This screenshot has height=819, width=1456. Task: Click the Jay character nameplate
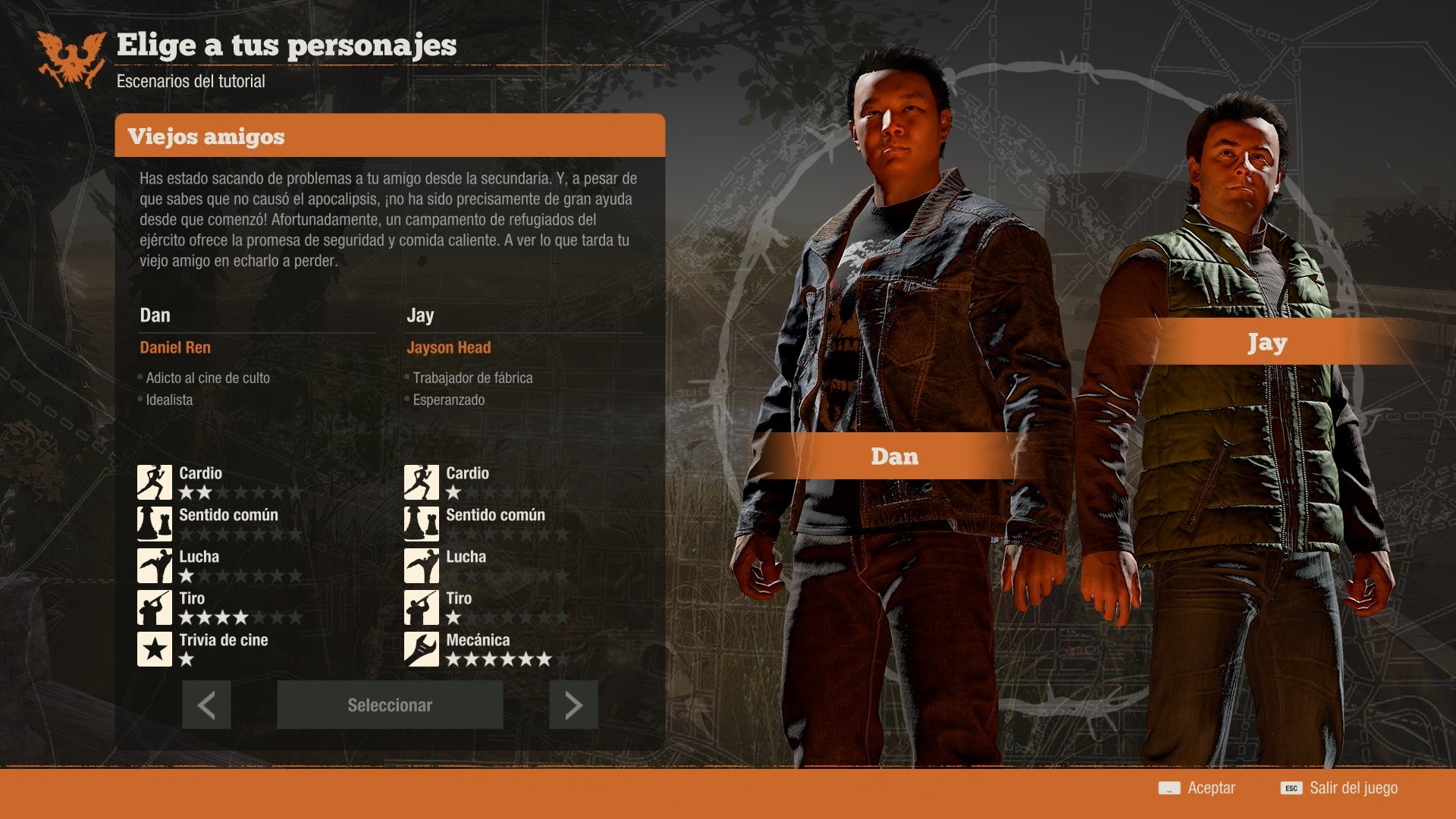tap(1266, 343)
